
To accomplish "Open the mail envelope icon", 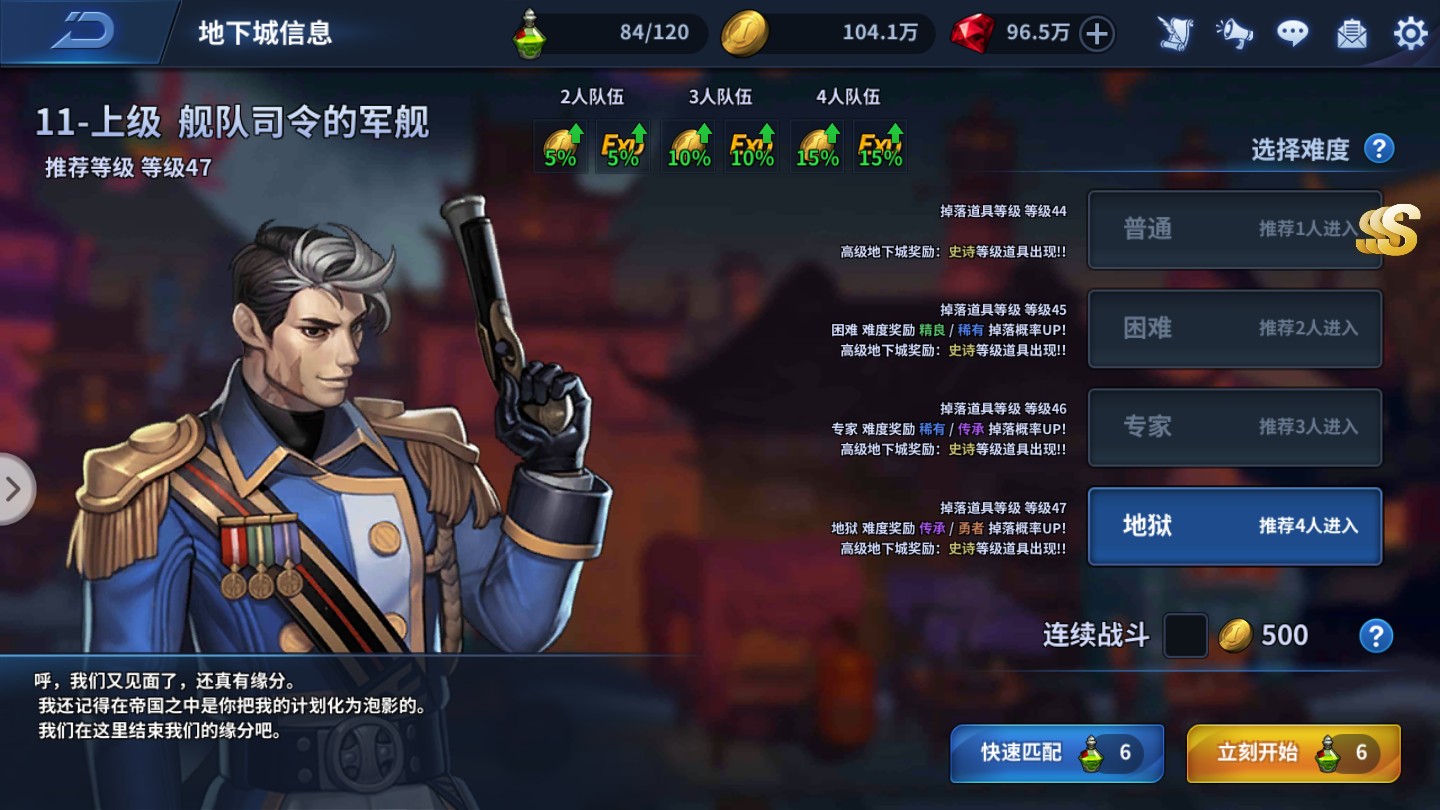I will (1351, 33).
